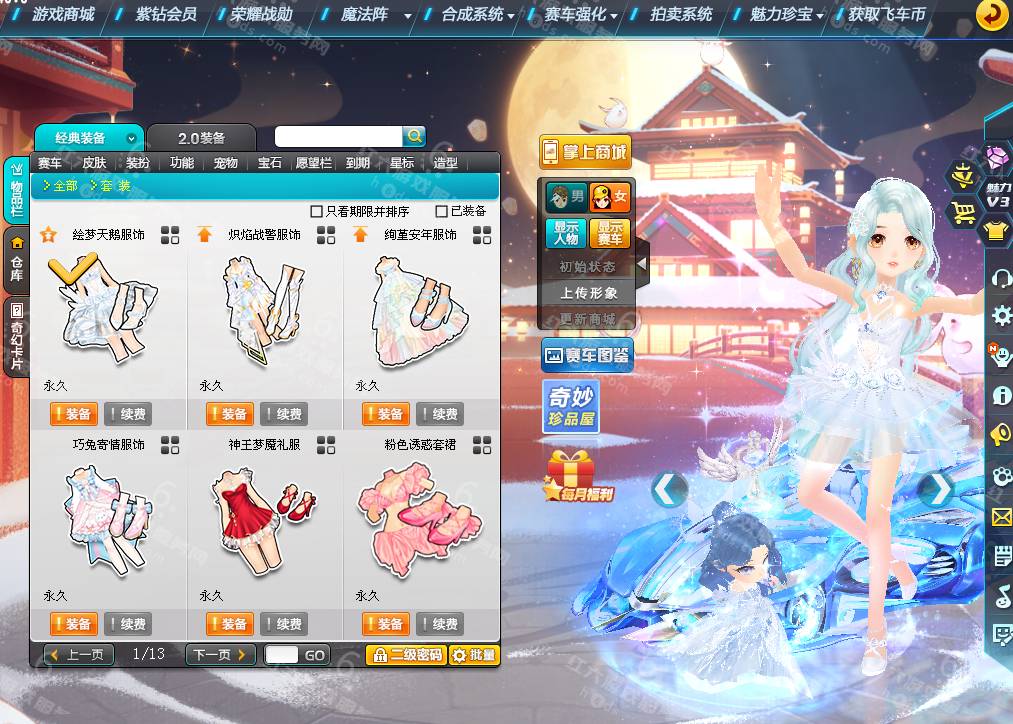Open the 赛车图鉴 car encyclopedia
The width and height of the screenshot is (1013, 724).
pyautogui.click(x=587, y=355)
